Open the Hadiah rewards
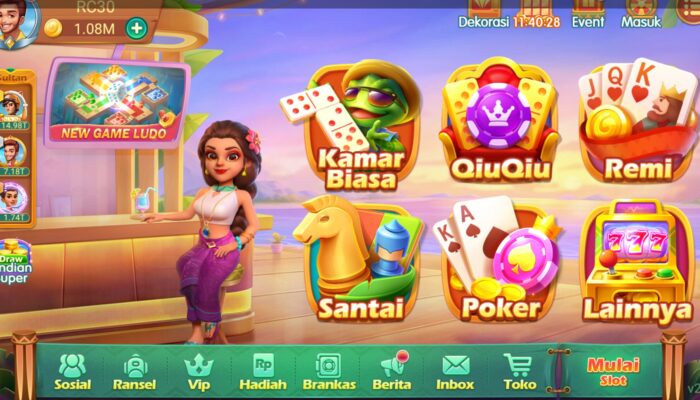This screenshot has height=400, width=700. [263, 371]
